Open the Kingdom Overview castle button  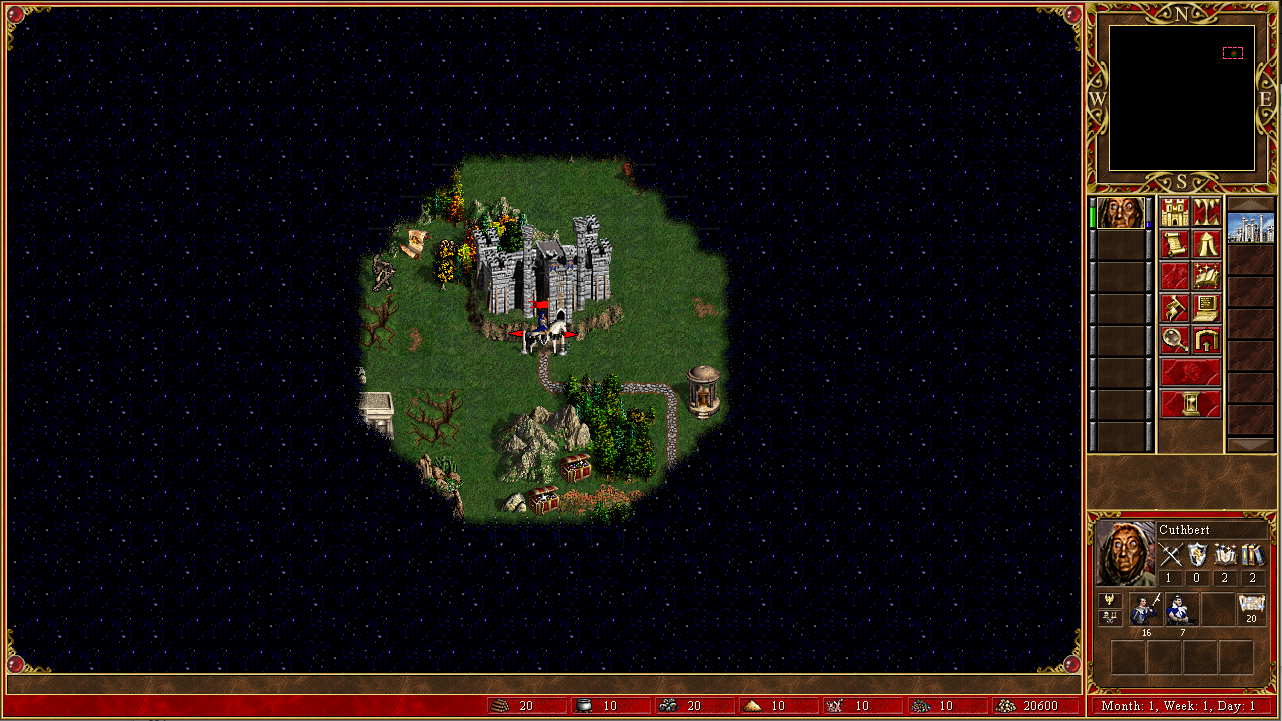pyautogui.click(x=1175, y=212)
